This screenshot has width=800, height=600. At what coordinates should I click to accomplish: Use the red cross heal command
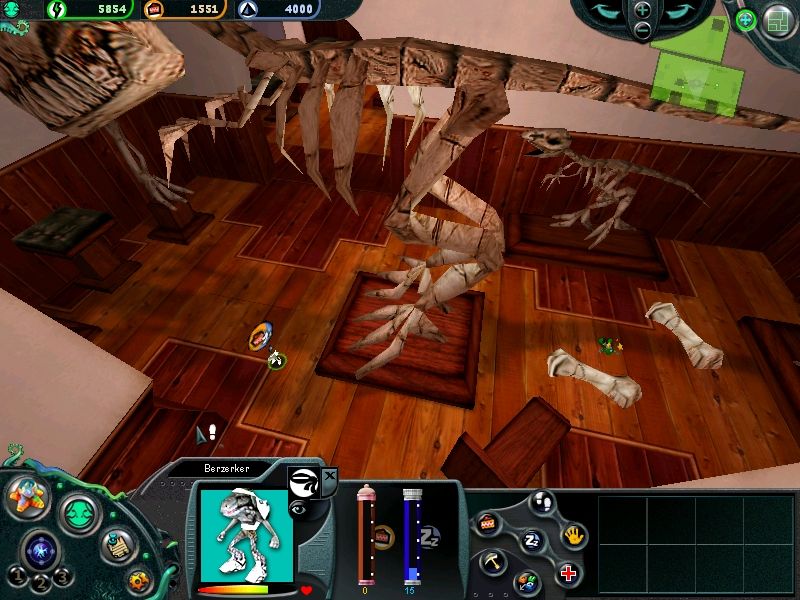click(x=568, y=574)
